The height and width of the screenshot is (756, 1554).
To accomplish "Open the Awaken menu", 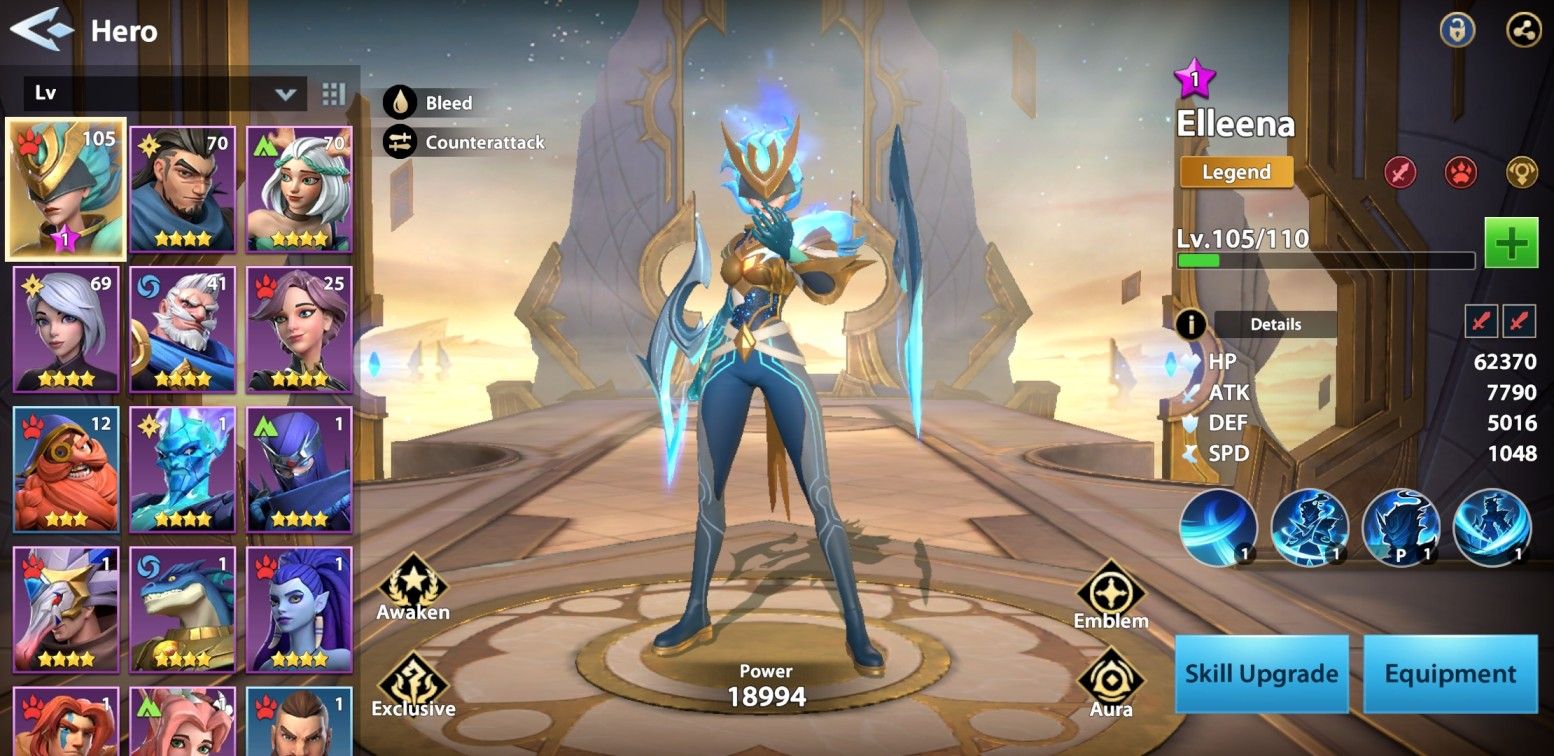I will tap(413, 588).
